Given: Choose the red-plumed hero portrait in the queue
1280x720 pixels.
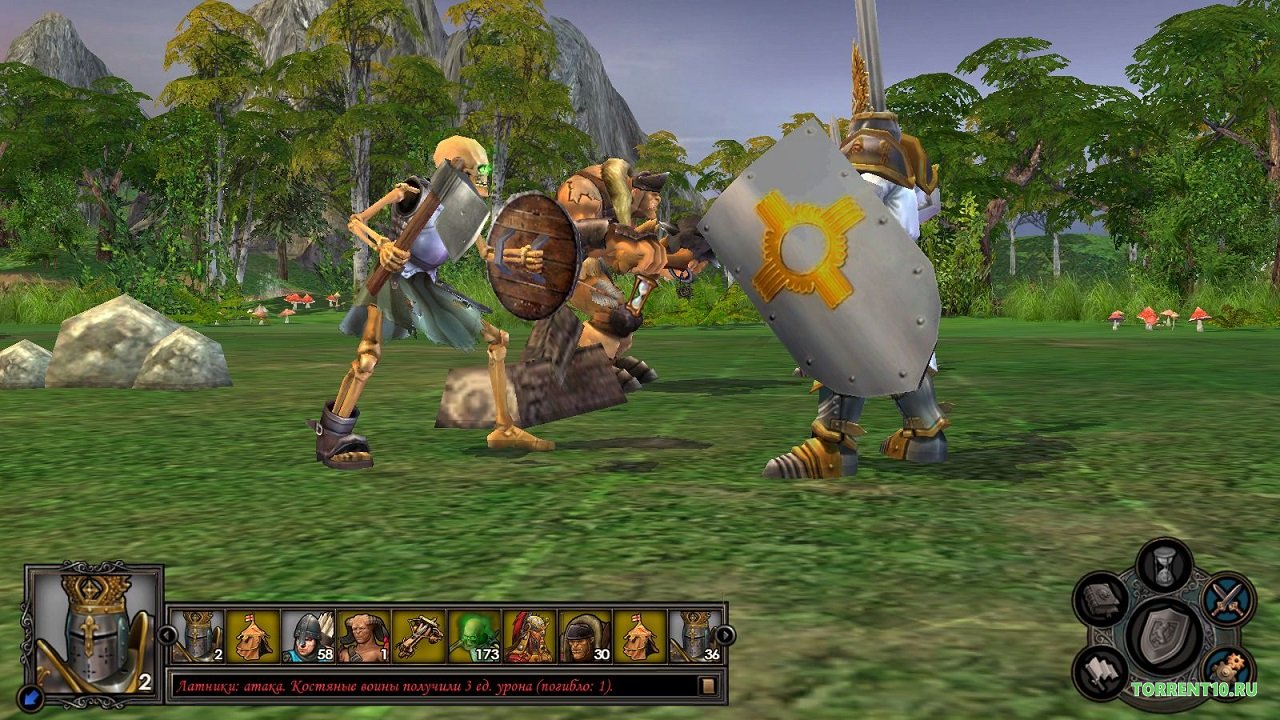Looking at the screenshot, I should tap(530, 637).
